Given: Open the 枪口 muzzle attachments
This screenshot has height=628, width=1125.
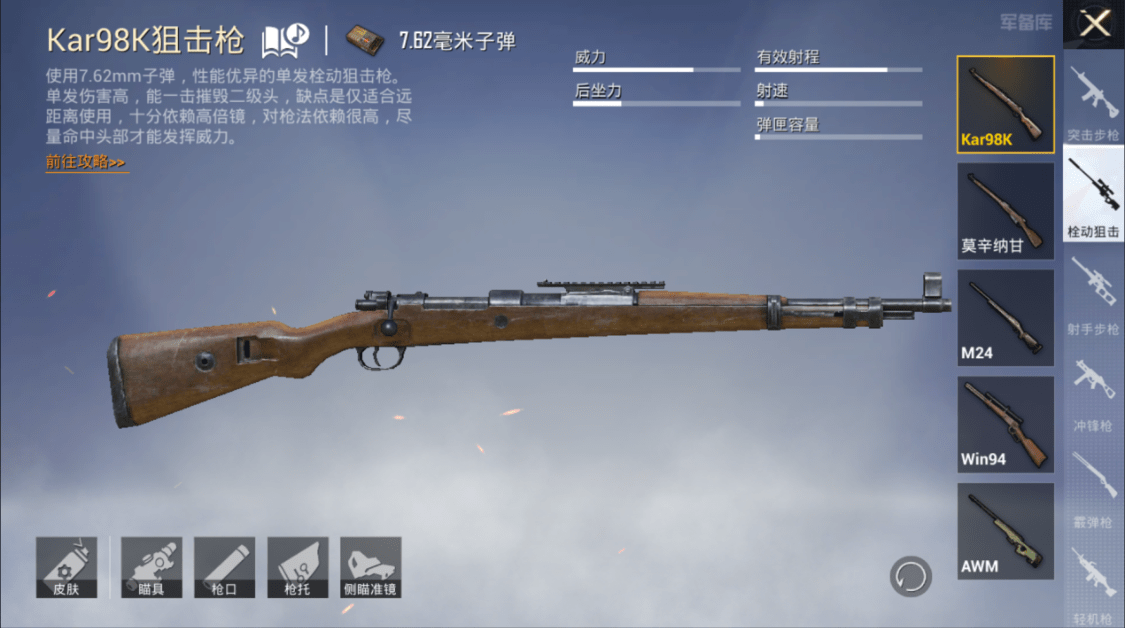Looking at the screenshot, I should tap(224, 567).
